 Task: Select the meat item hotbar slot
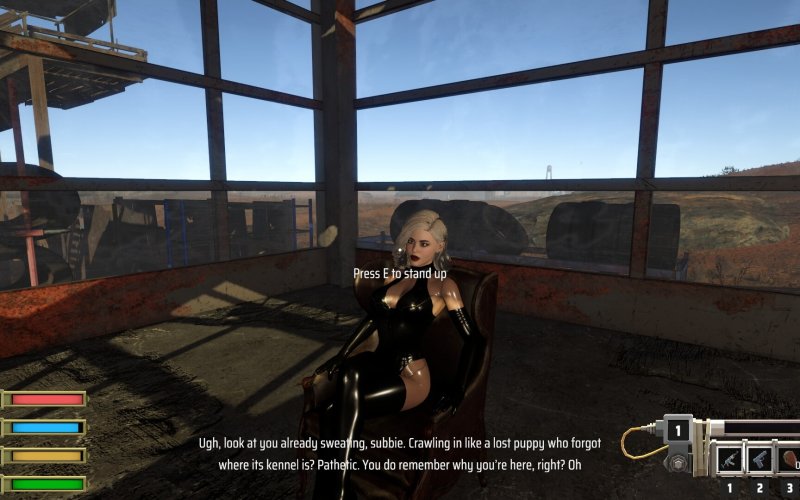point(789,459)
